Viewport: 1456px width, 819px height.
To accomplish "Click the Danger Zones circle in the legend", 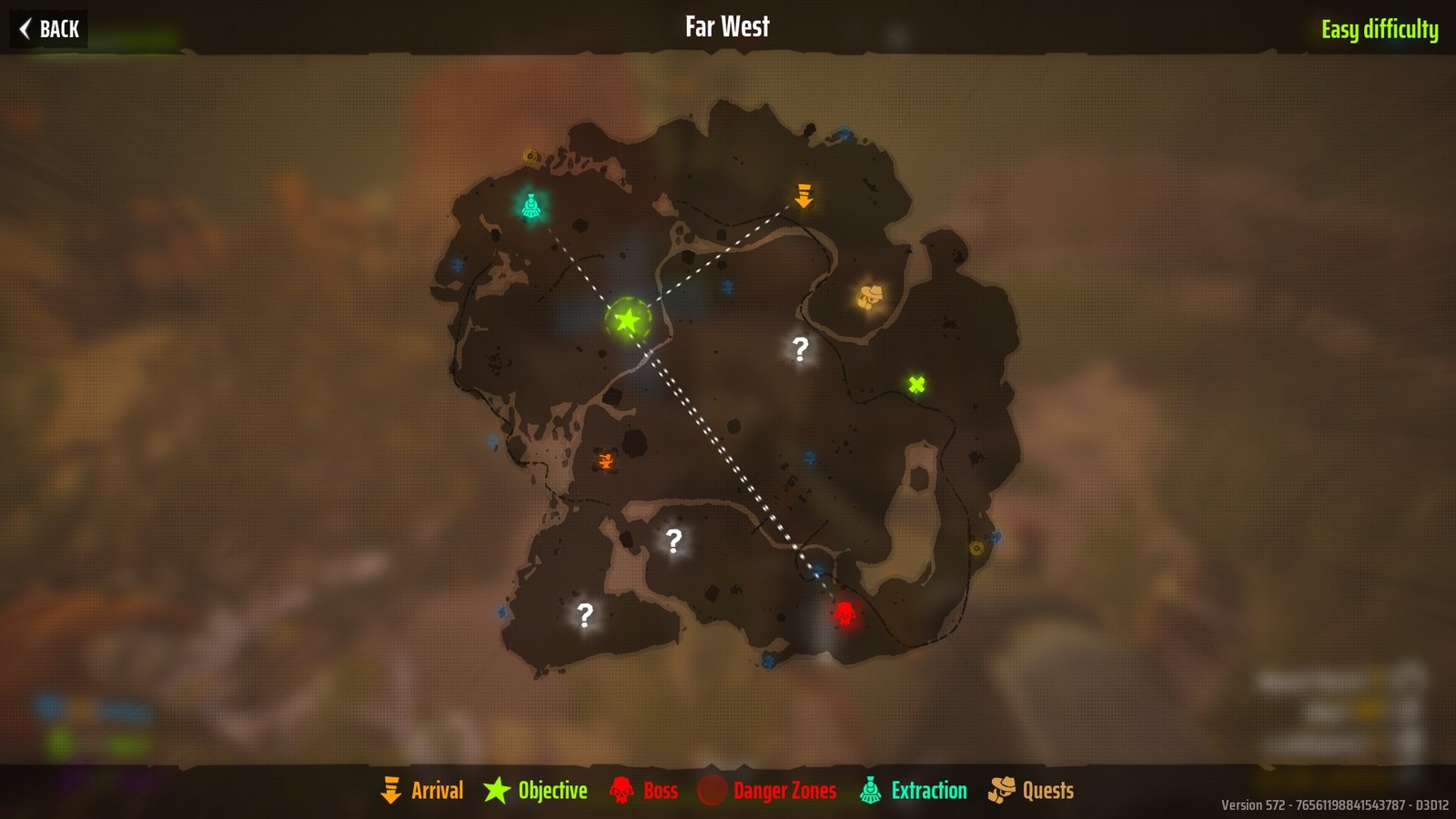I will (x=713, y=790).
